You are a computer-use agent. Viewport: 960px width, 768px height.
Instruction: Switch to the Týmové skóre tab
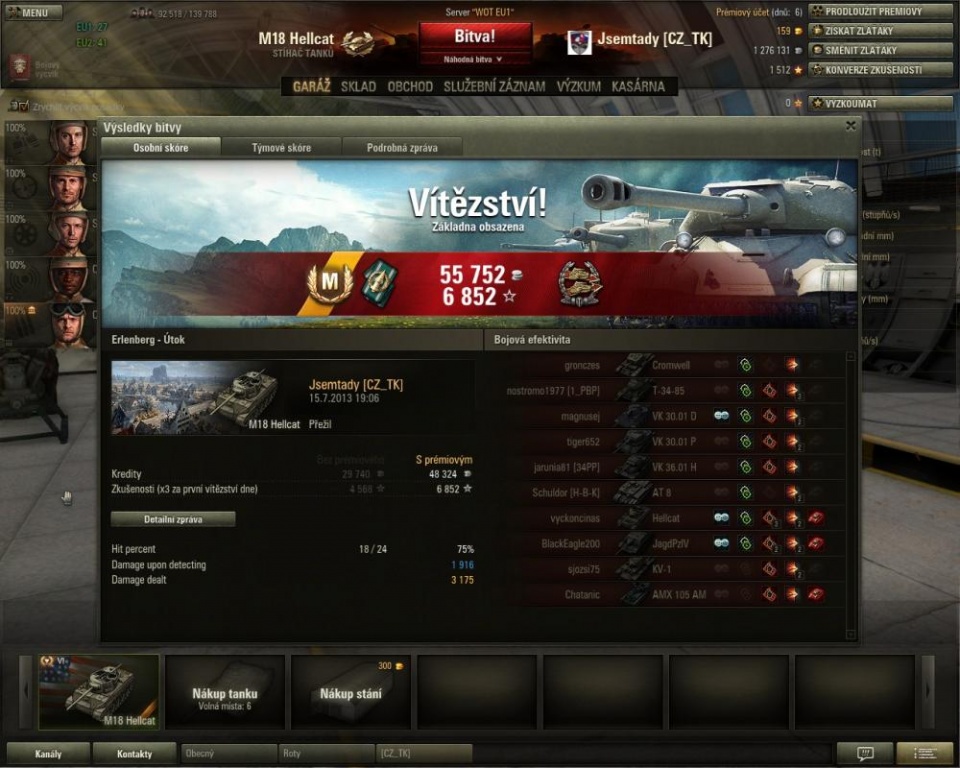pyautogui.click(x=280, y=148)
